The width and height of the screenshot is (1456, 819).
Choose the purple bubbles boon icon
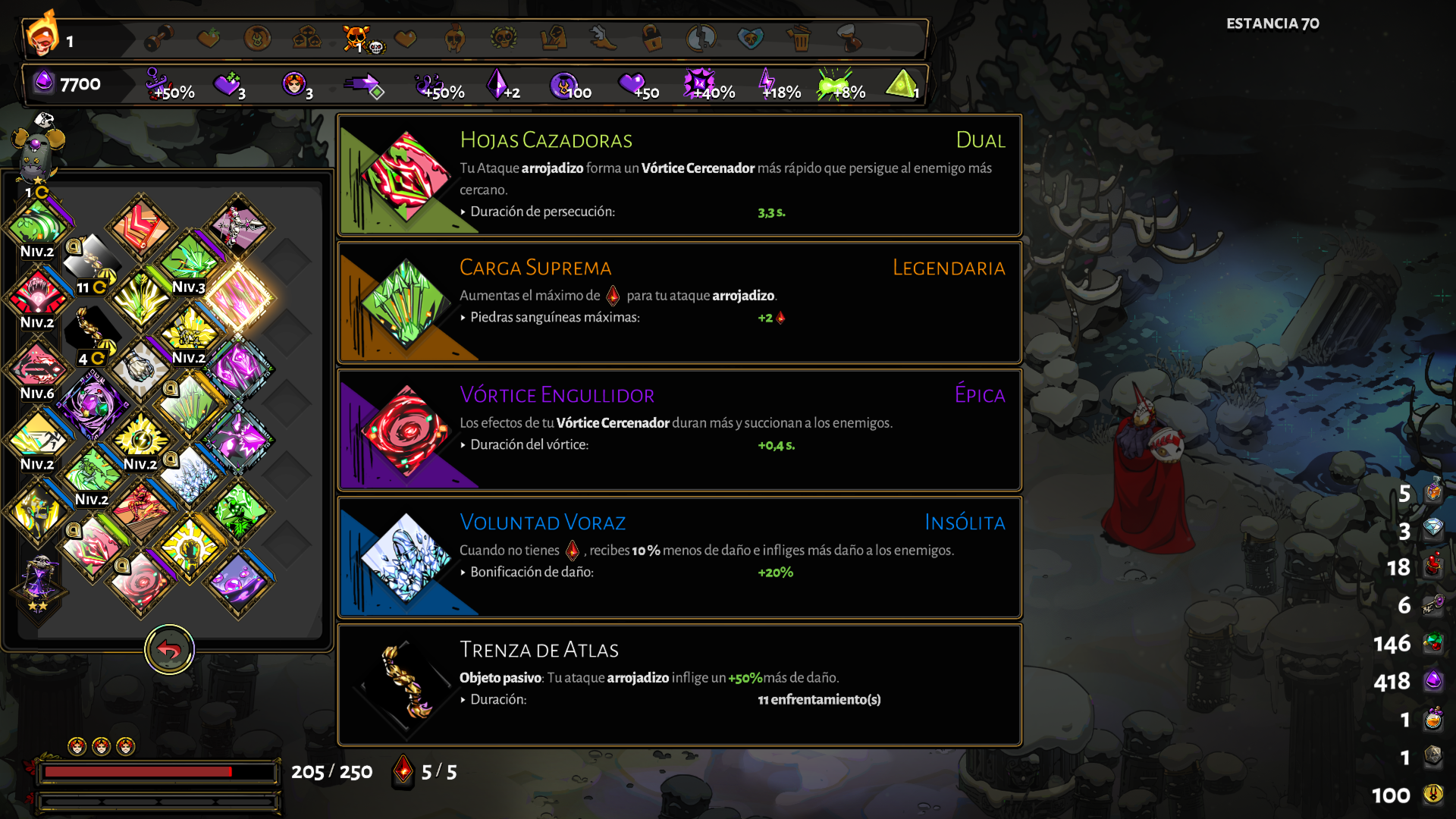pyautogui.click(x=238, y=582)
